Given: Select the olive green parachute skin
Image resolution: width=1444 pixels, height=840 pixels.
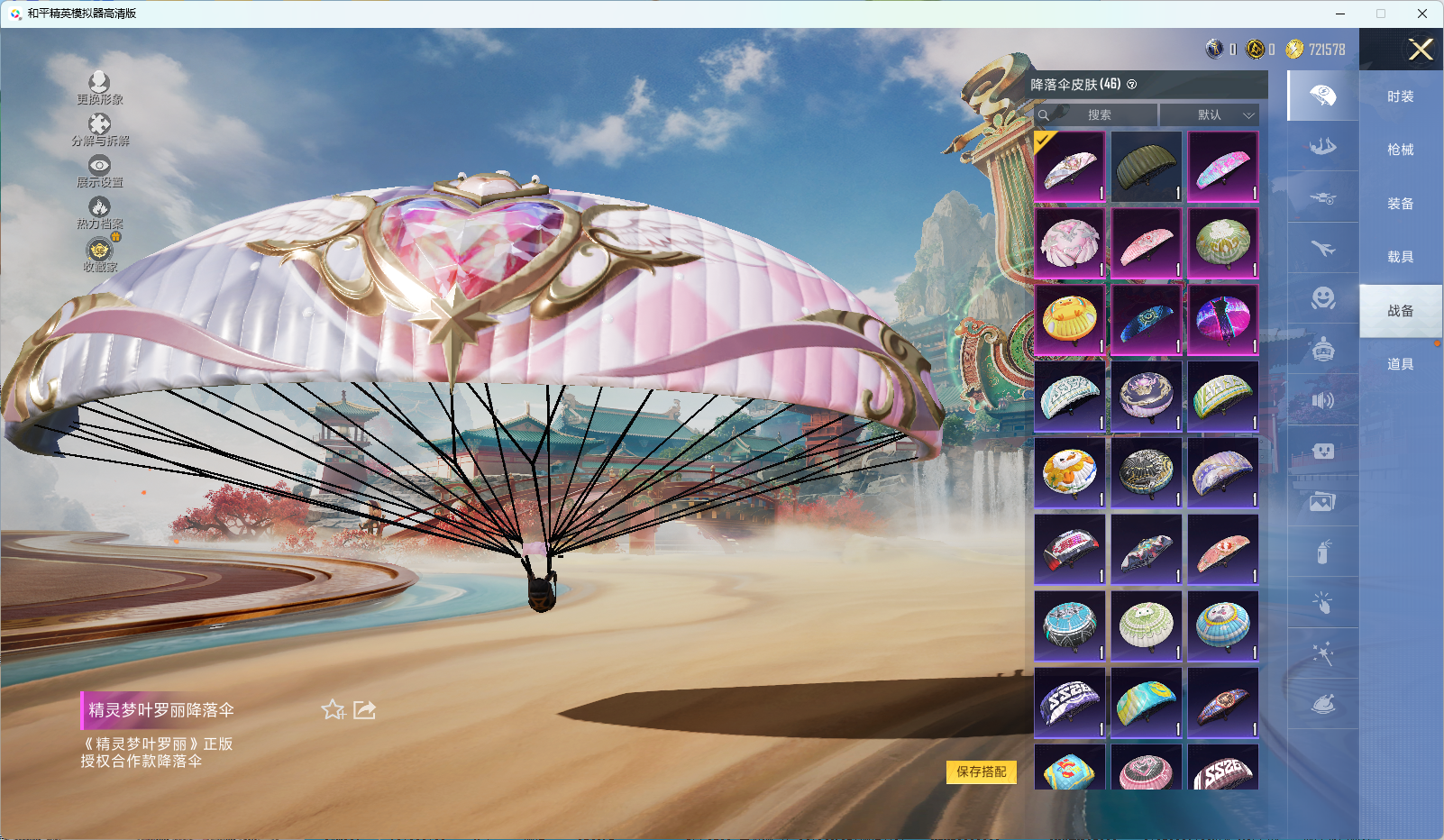Looking at the screenshot, I should 1146,167.
